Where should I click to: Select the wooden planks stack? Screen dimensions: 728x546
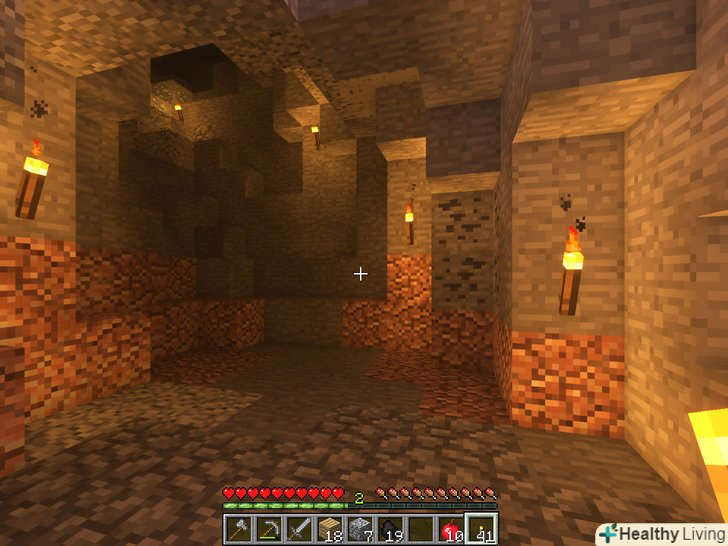[x=330, y=529]
